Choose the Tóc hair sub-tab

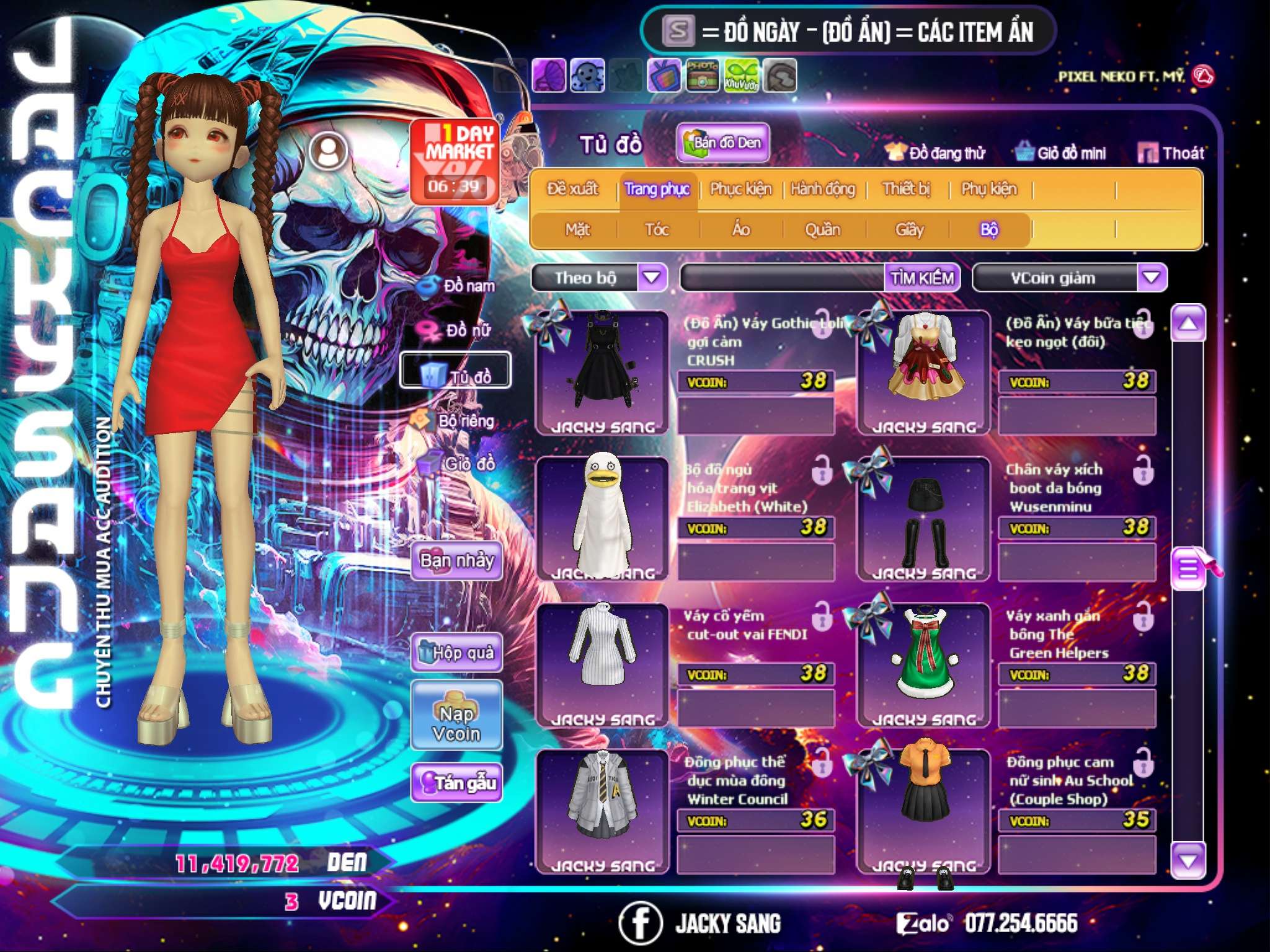(x=657, y=230)
